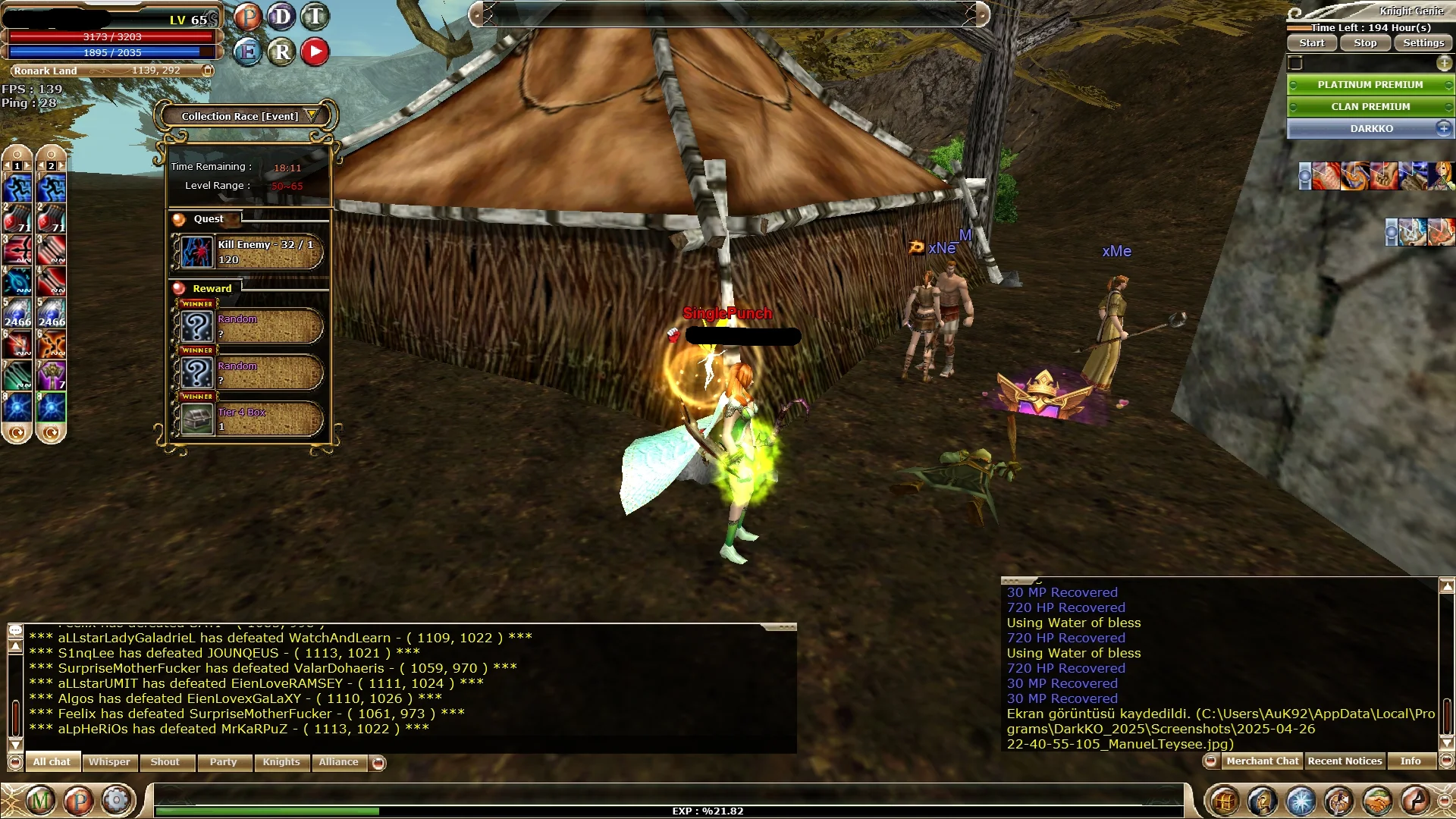Open the handshake trade icon
Screen dimensions: 1456x819
1377,801
